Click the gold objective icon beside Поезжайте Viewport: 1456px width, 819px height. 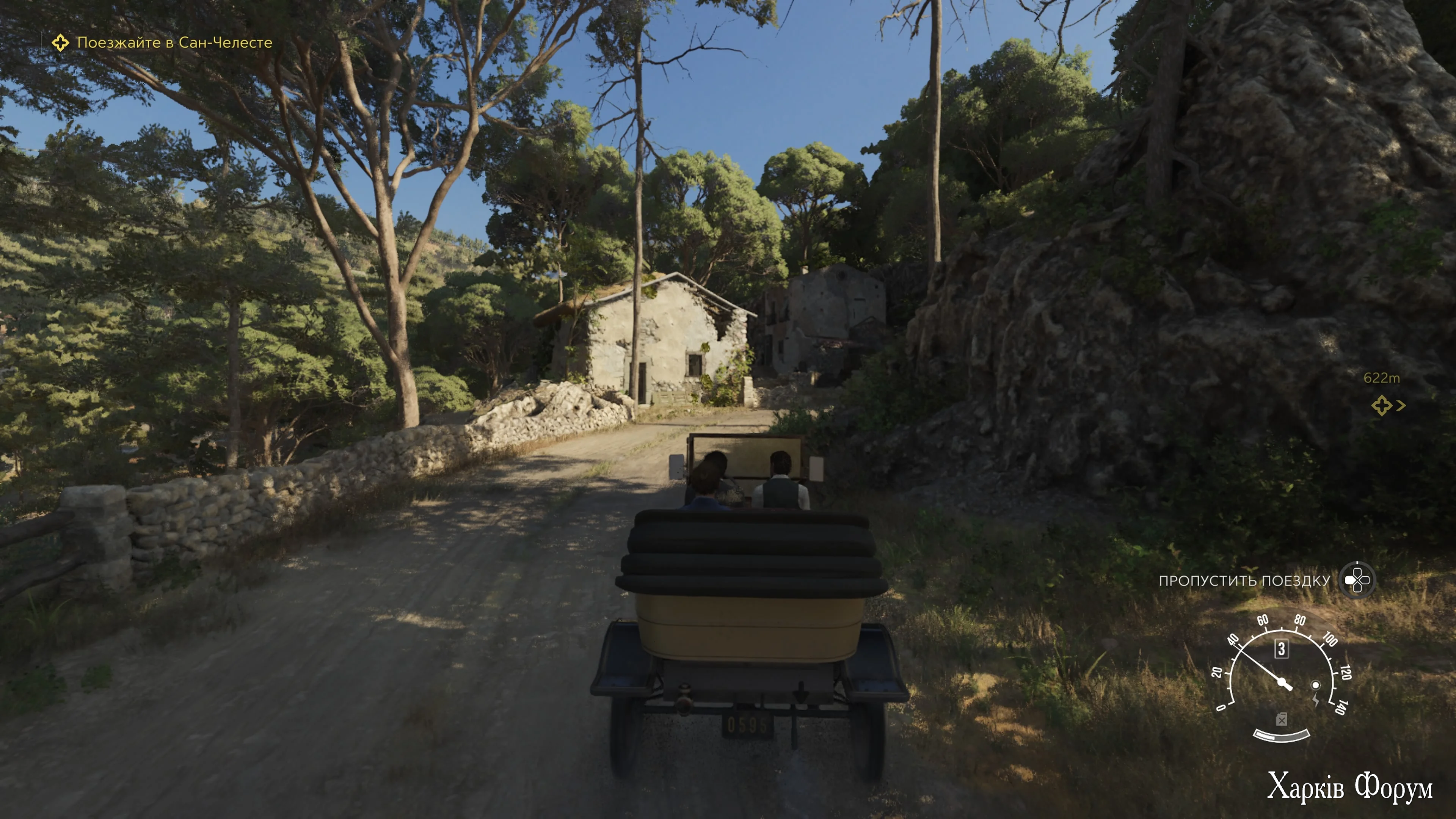pos(60,42)
